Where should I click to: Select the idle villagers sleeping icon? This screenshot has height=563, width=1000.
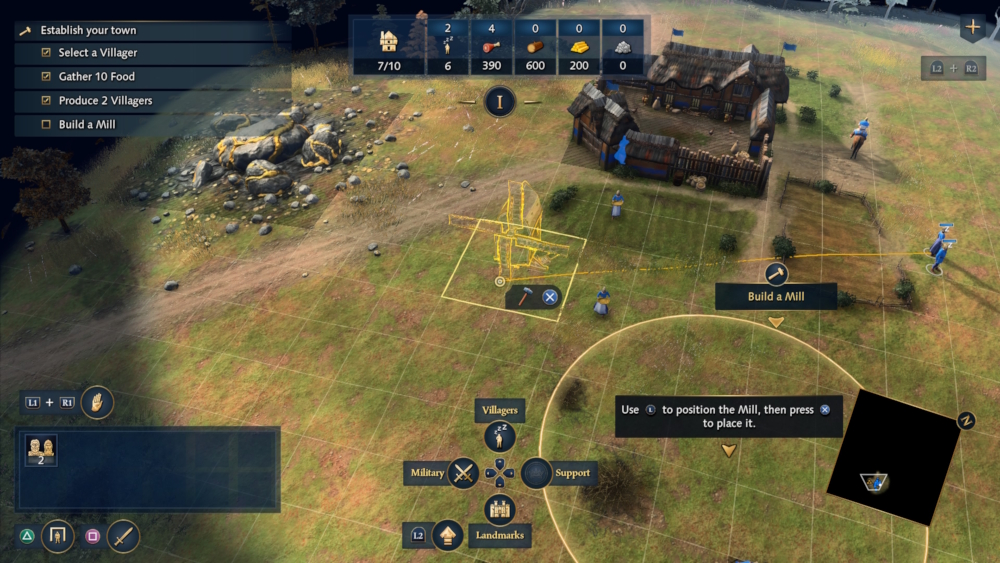click(448, 45)
